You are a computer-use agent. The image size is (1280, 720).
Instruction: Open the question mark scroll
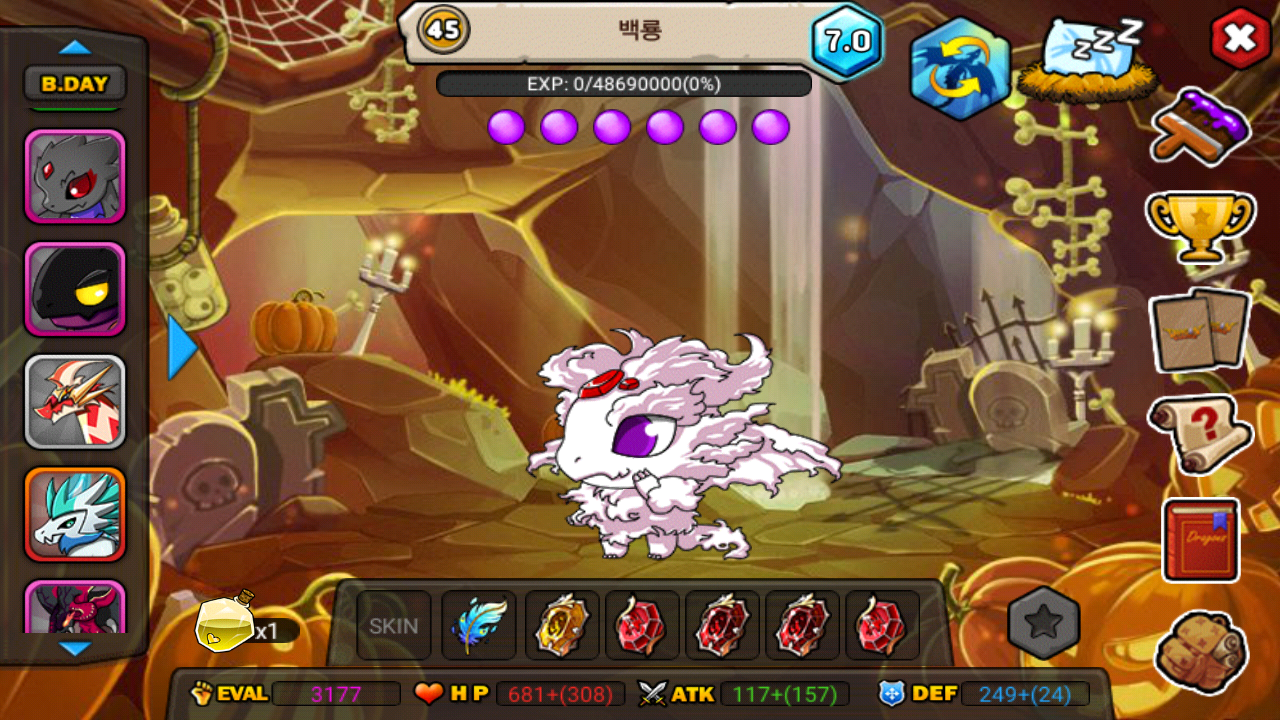[x=1200, y=433]
